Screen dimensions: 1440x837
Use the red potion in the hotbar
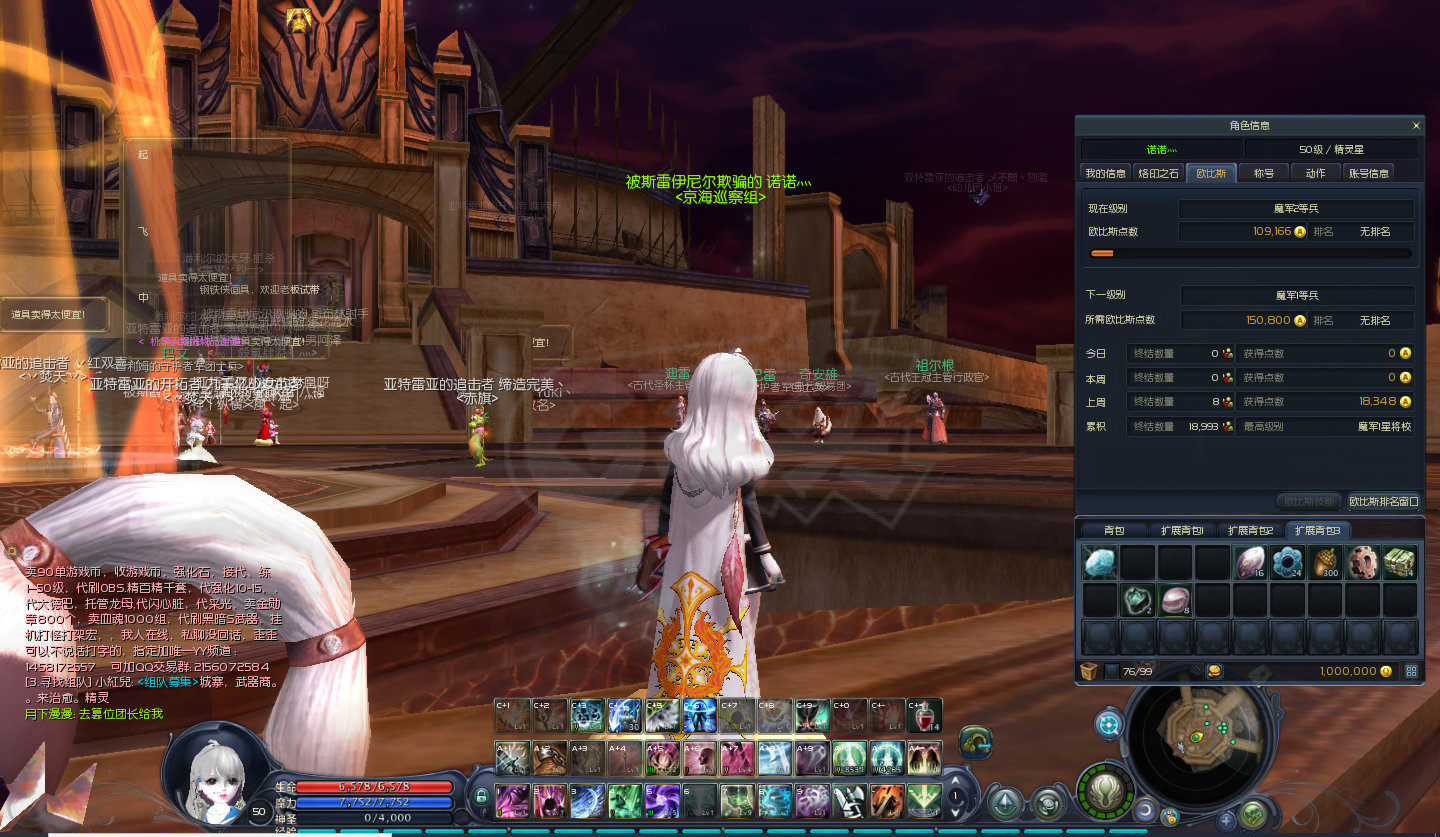pyautogui.click(x=924, y=715)
